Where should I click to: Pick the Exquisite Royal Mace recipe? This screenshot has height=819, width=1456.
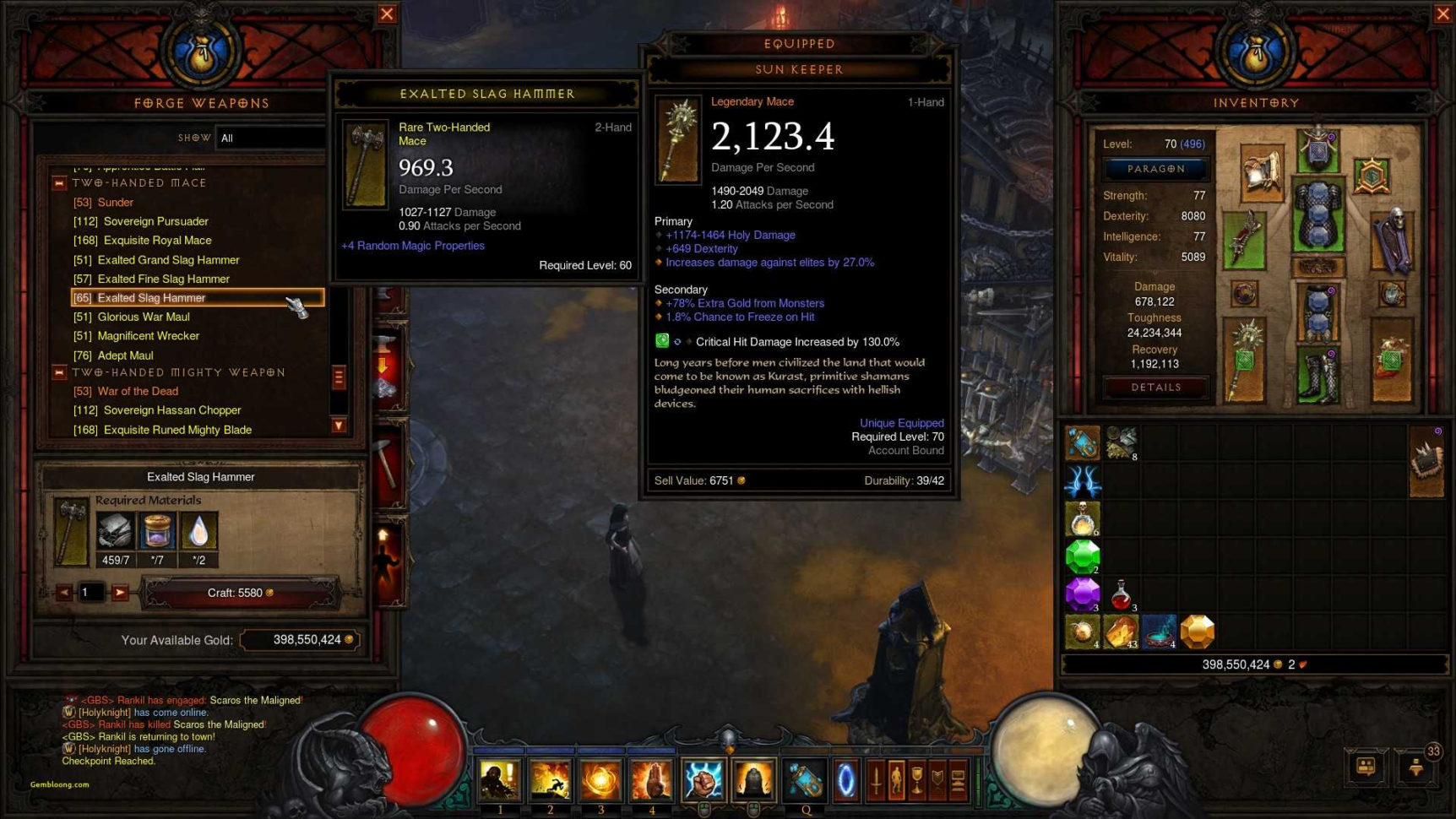(x=157, y=241)
